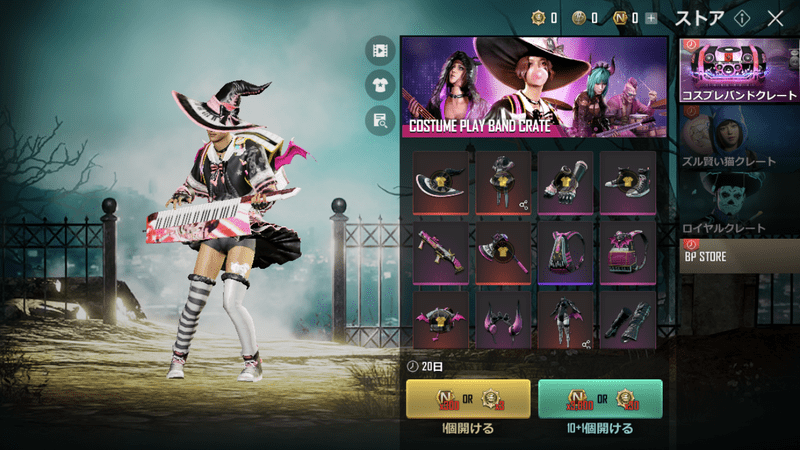Select the Cosplay Band Crate tab
This screenshot has width=800, height=450.
point(738,69)
